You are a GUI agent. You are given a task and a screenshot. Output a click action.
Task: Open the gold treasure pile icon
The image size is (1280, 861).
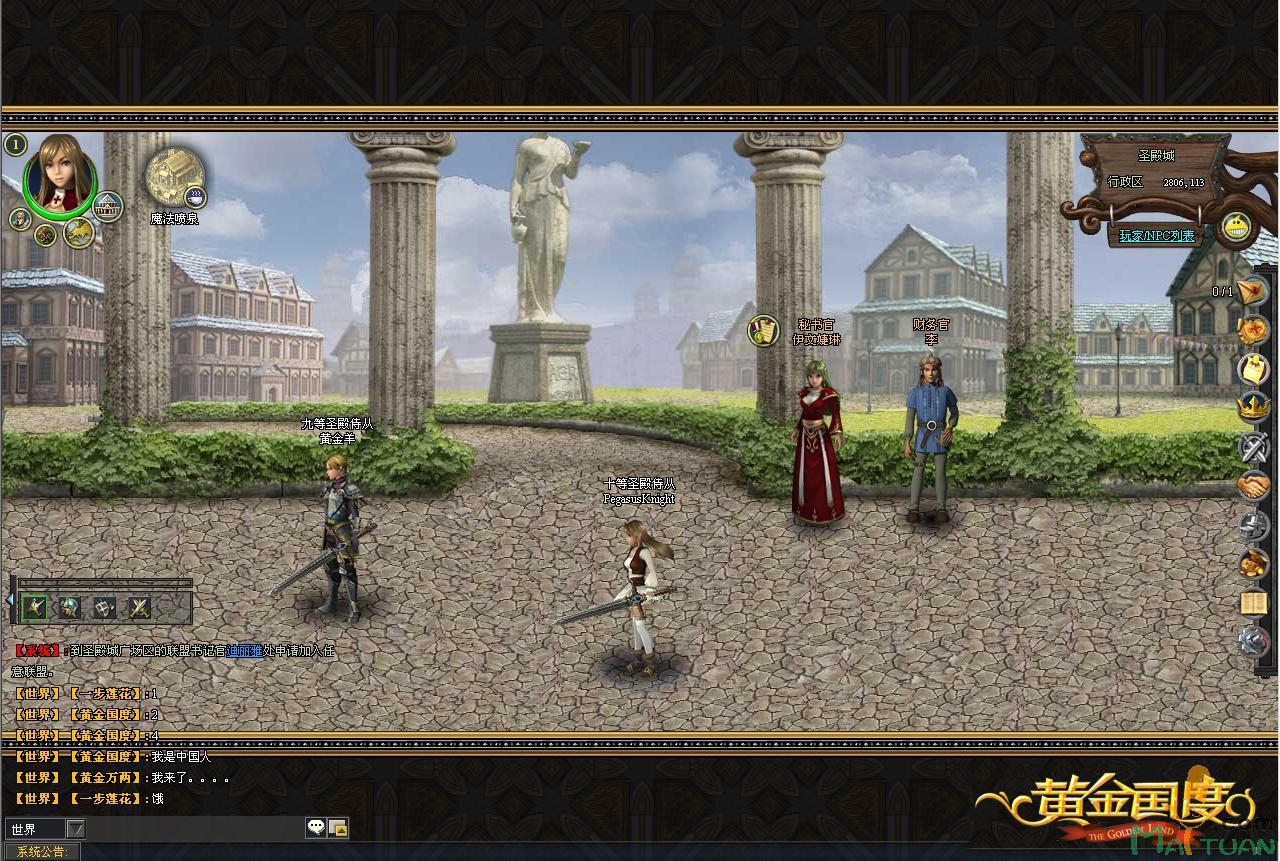coord(1253,564)
